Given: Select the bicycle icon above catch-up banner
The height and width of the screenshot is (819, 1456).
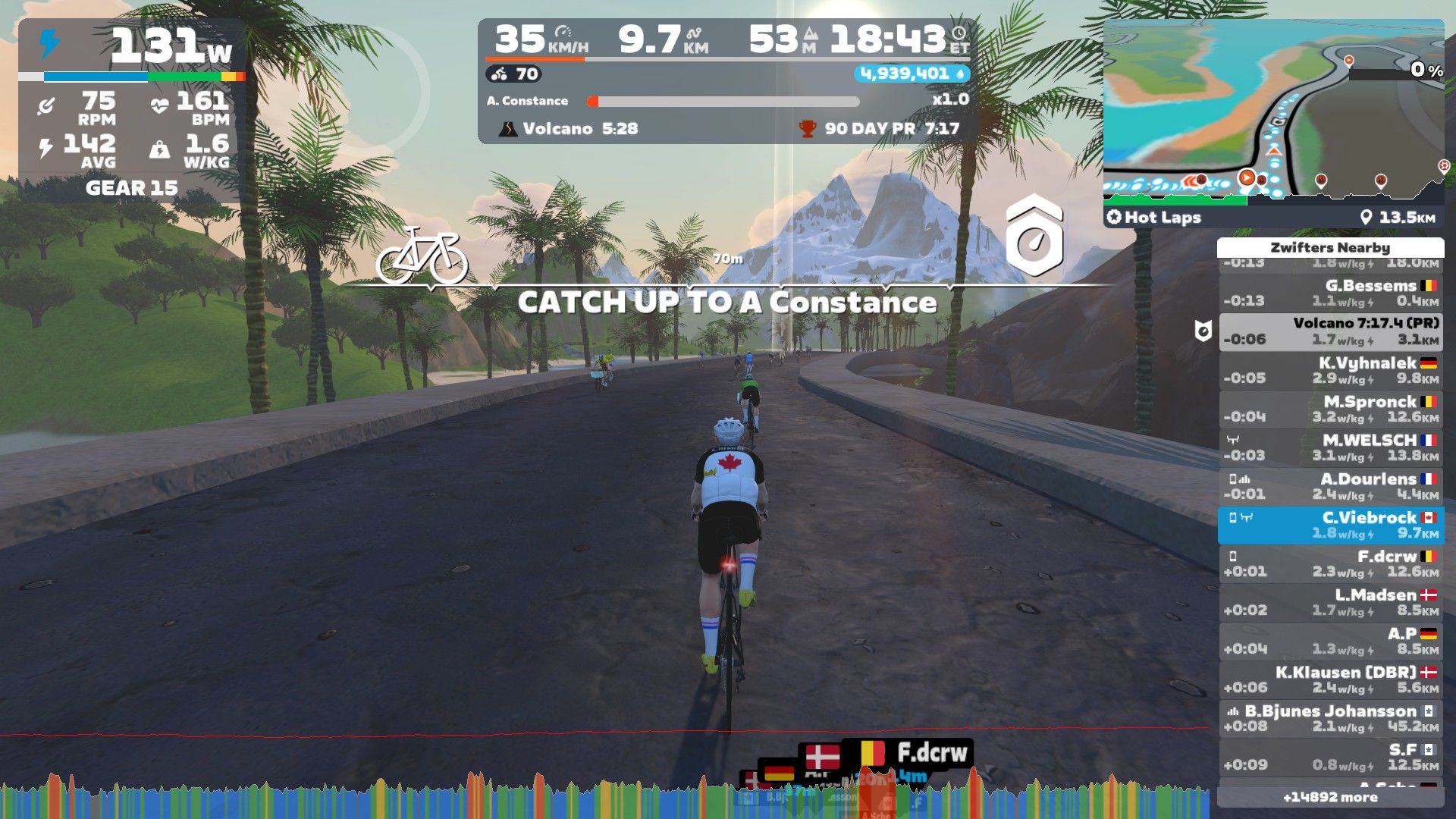Looking at the screenshot, I should 422,255.
